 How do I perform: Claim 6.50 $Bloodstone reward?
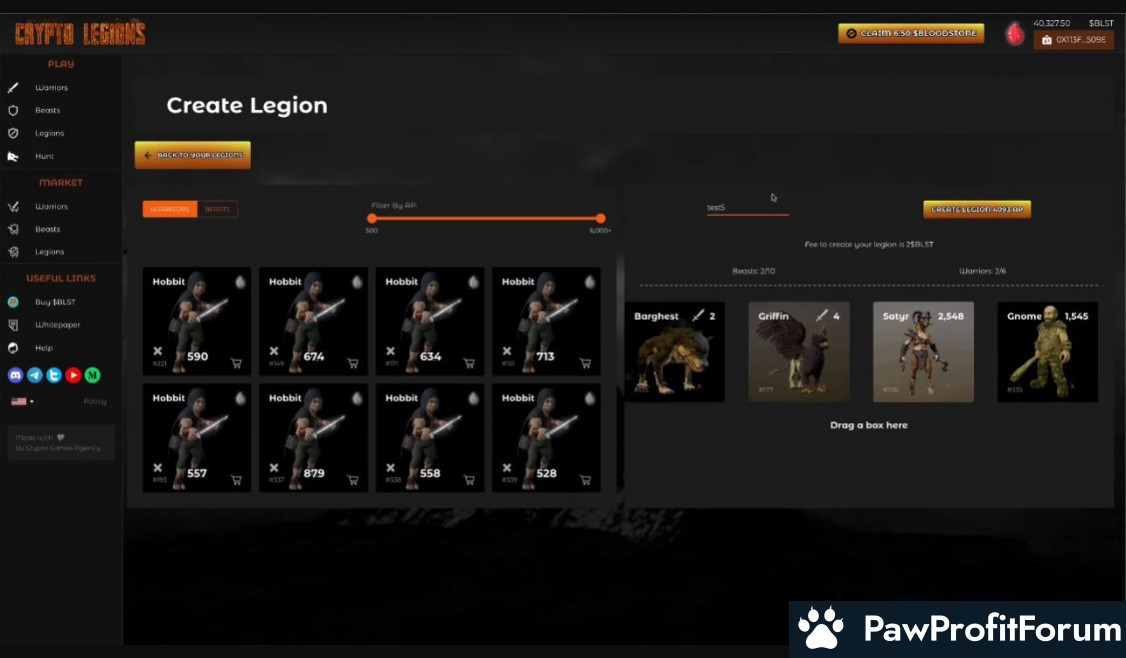[910, 33]
